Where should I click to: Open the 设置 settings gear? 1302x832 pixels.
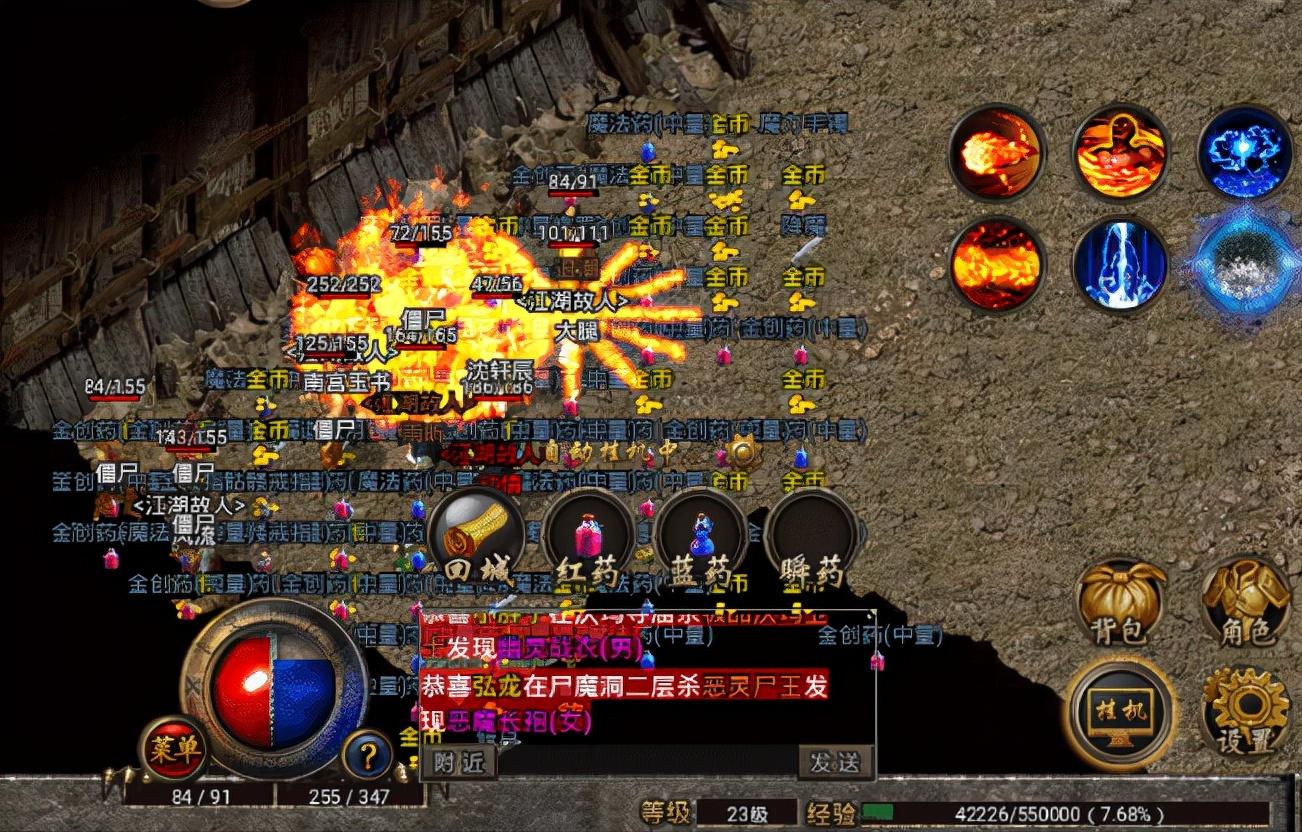[x=1245, y=712]
